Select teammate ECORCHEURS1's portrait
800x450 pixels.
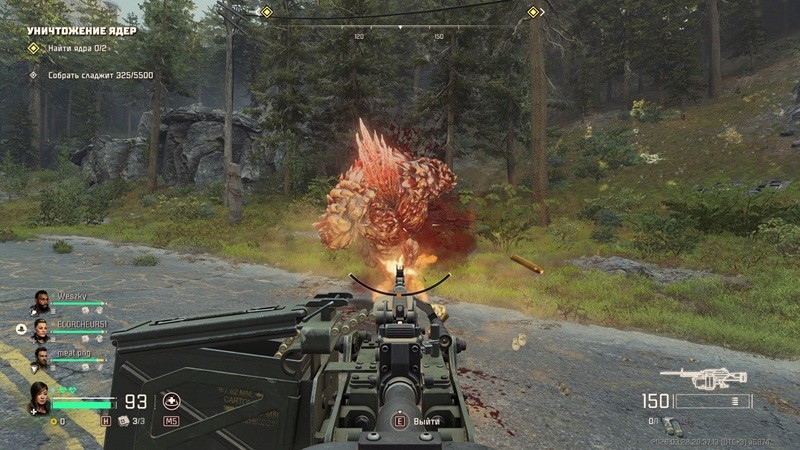coord(40,328)
